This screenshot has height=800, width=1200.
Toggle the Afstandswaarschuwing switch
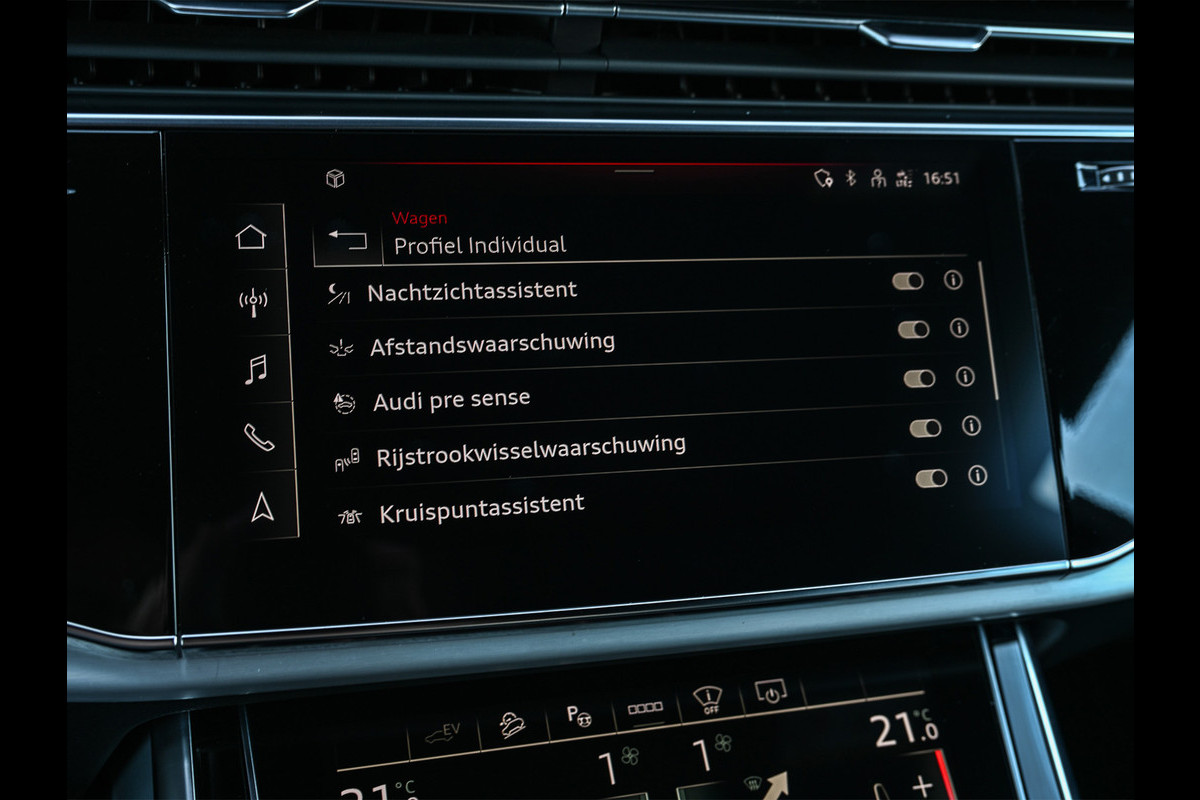[x=914, y=330]
